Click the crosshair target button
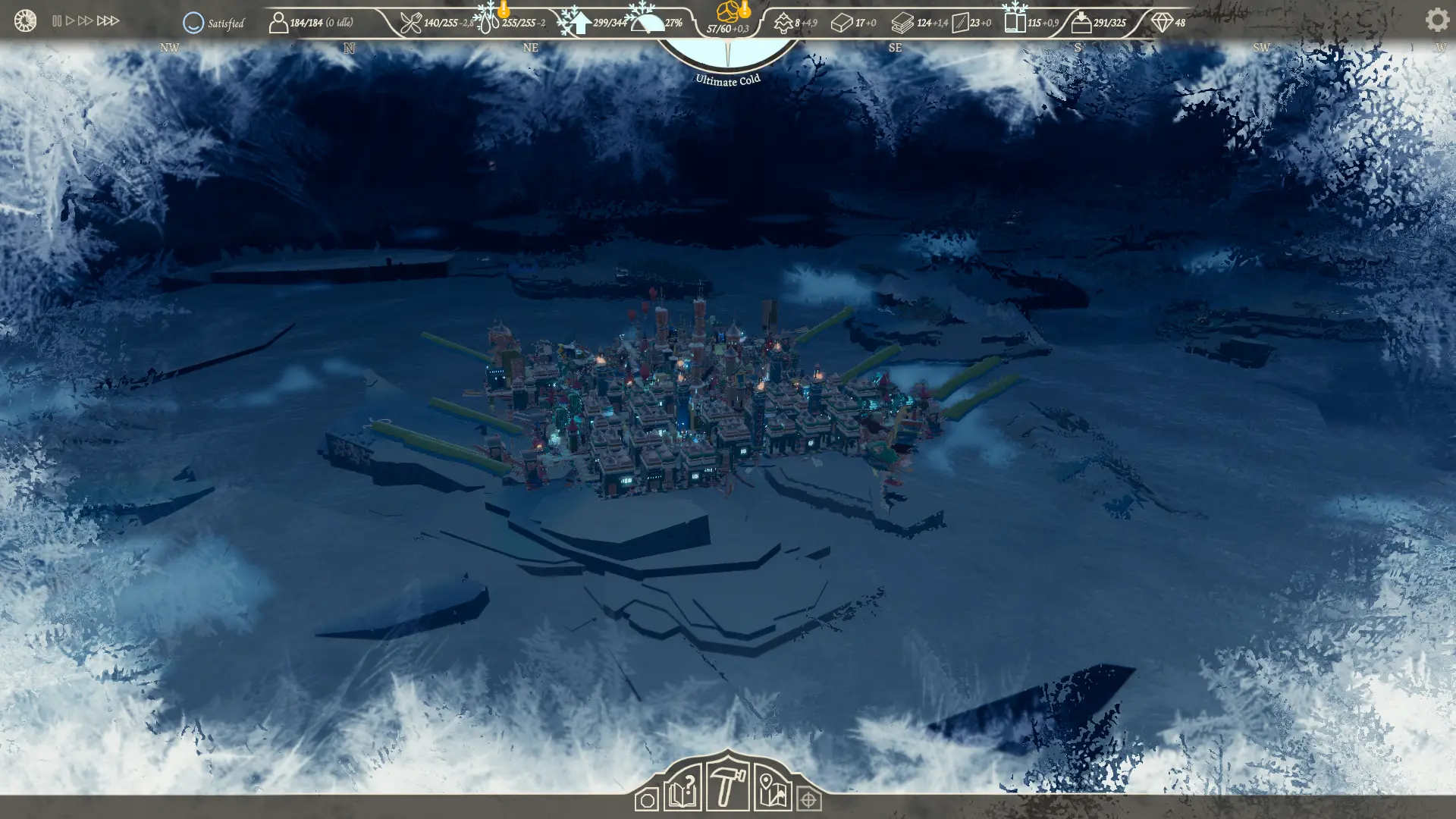 coord(808,800)
